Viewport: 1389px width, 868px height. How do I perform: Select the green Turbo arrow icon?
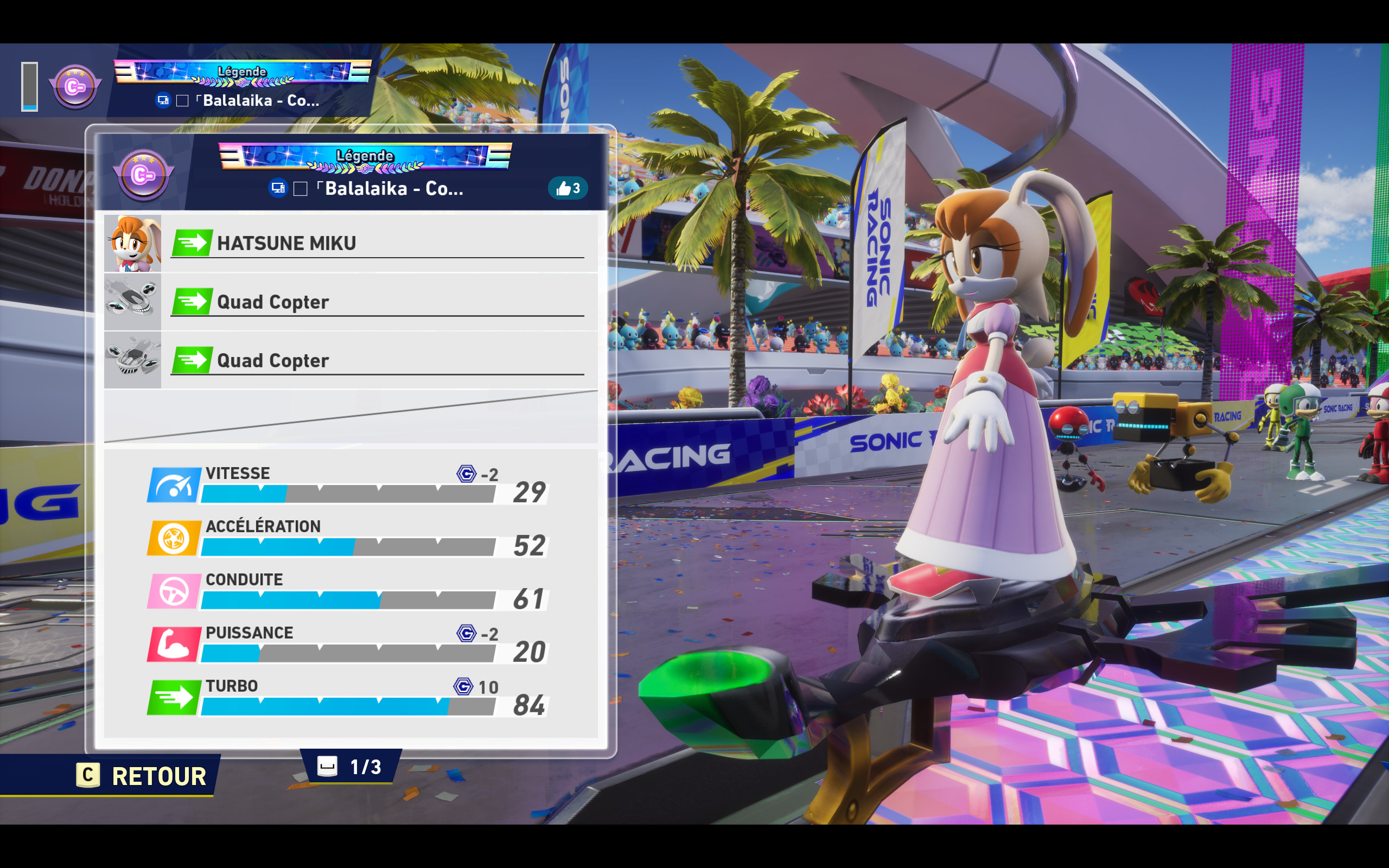click(x=174, y=698)
